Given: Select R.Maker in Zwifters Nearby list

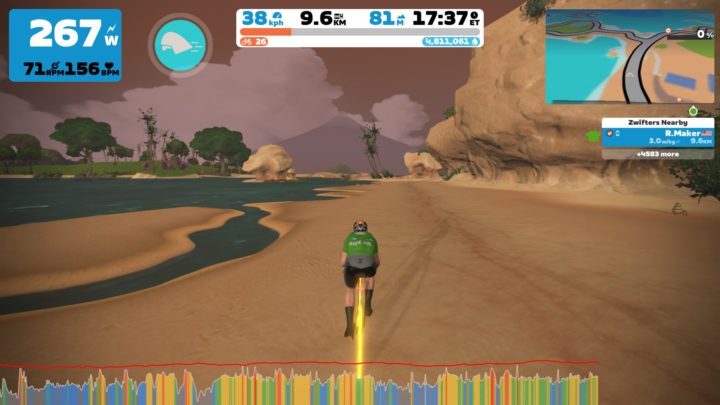Looking at the screenshot, I should [658, 136].
